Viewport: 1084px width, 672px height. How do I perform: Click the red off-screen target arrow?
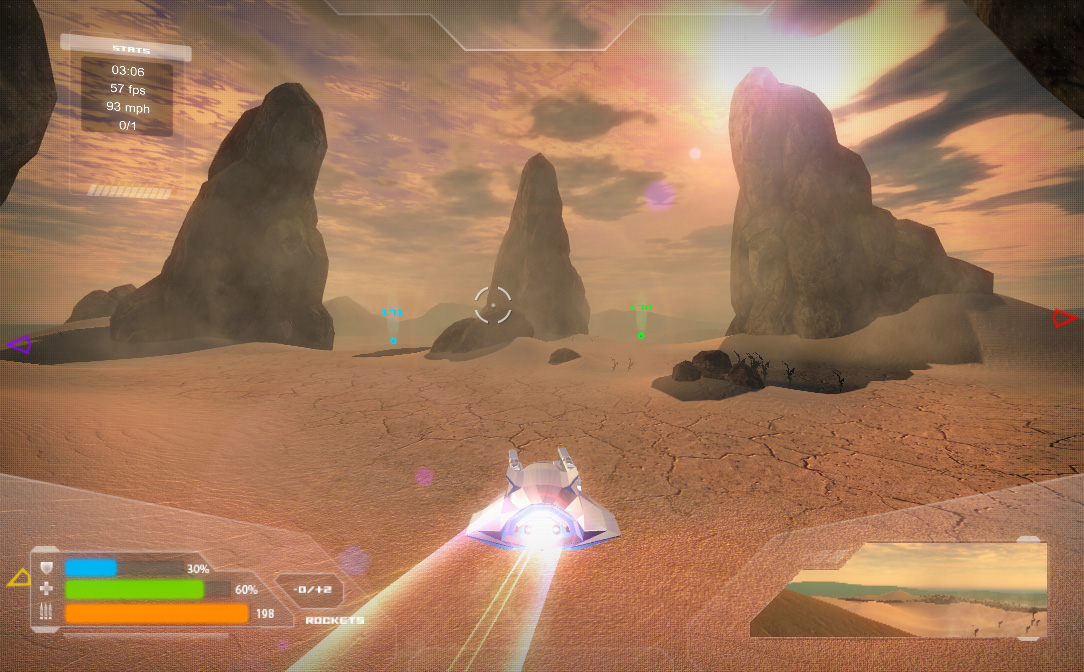point(1064,318)
